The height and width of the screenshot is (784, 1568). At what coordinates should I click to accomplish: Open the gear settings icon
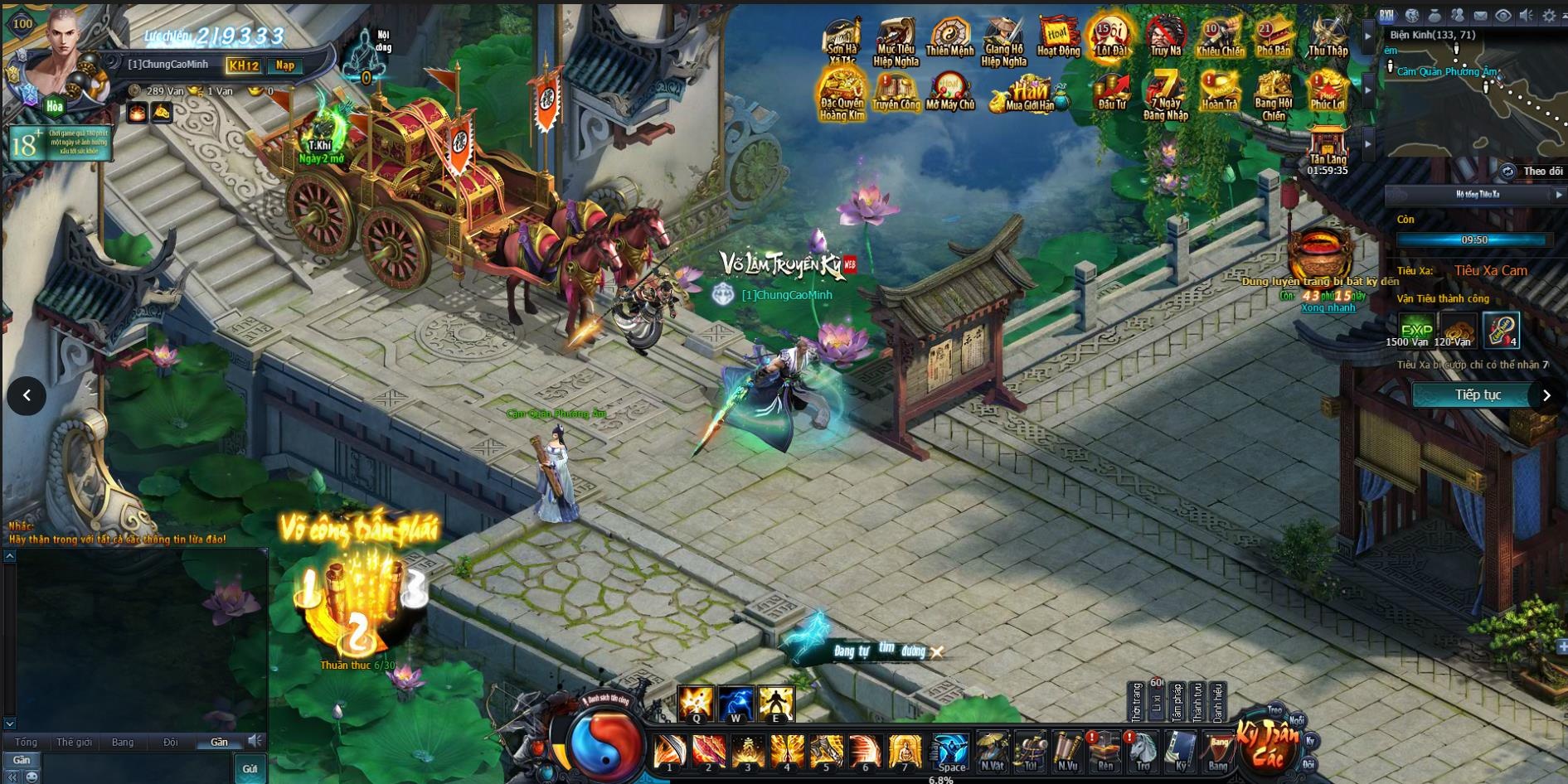pyautogui.click(x=1548, y=16)
